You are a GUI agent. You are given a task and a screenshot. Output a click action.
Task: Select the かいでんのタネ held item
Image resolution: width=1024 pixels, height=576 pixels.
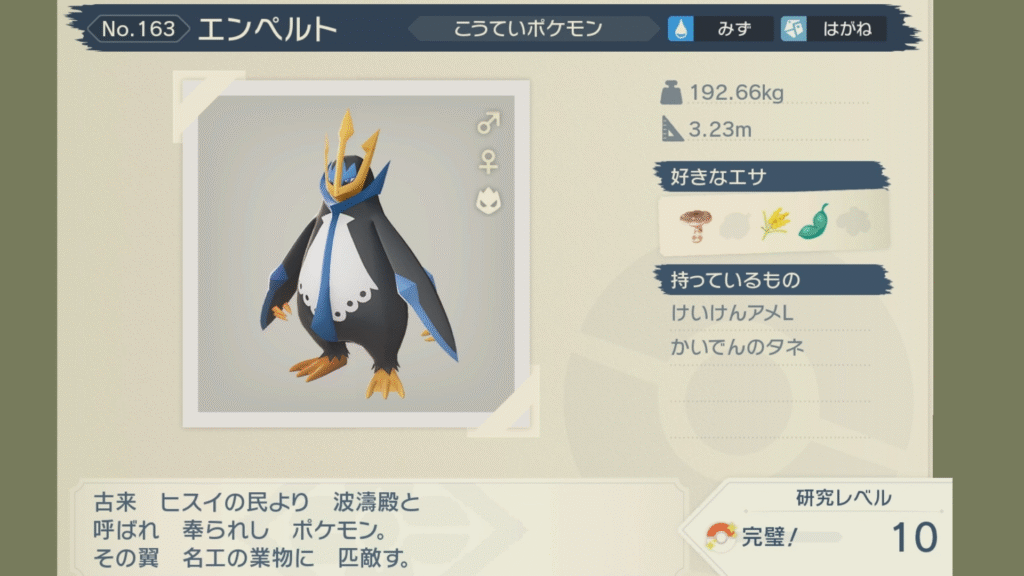point(738,347)
